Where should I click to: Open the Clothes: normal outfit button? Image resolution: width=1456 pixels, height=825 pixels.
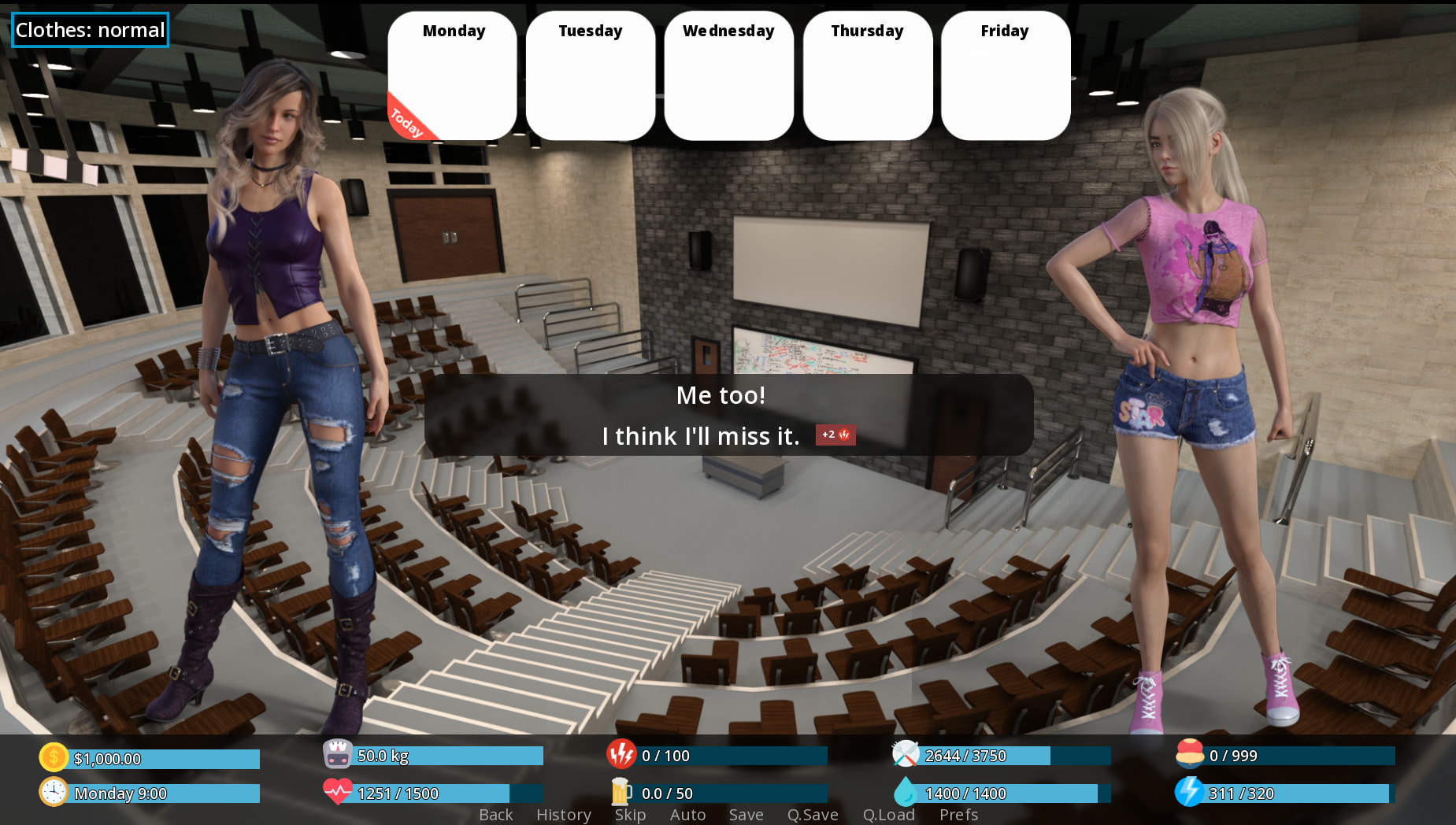(x=90, y=30)
